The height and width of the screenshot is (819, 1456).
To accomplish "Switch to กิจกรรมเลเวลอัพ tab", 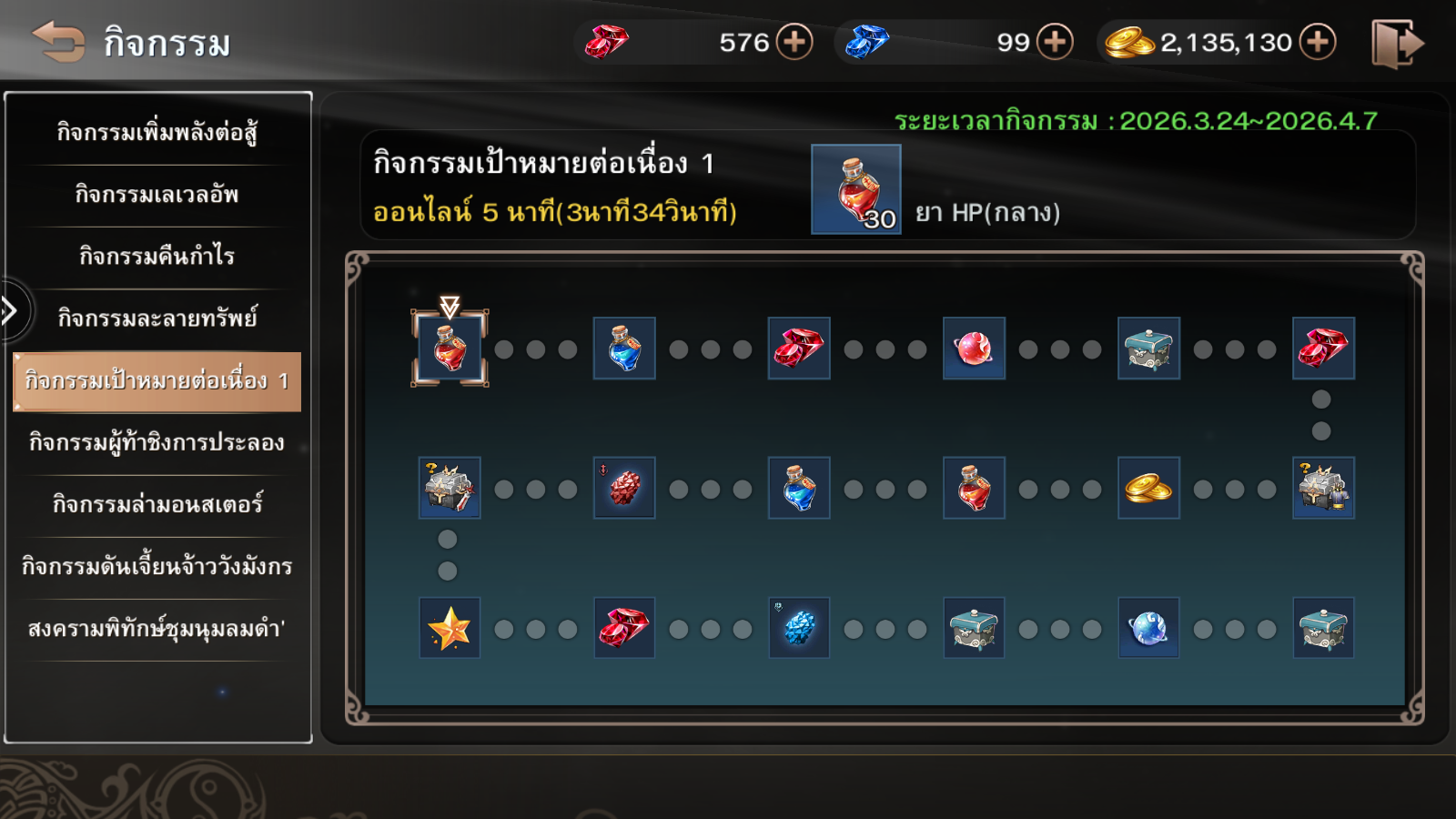I will coord(157,195).
